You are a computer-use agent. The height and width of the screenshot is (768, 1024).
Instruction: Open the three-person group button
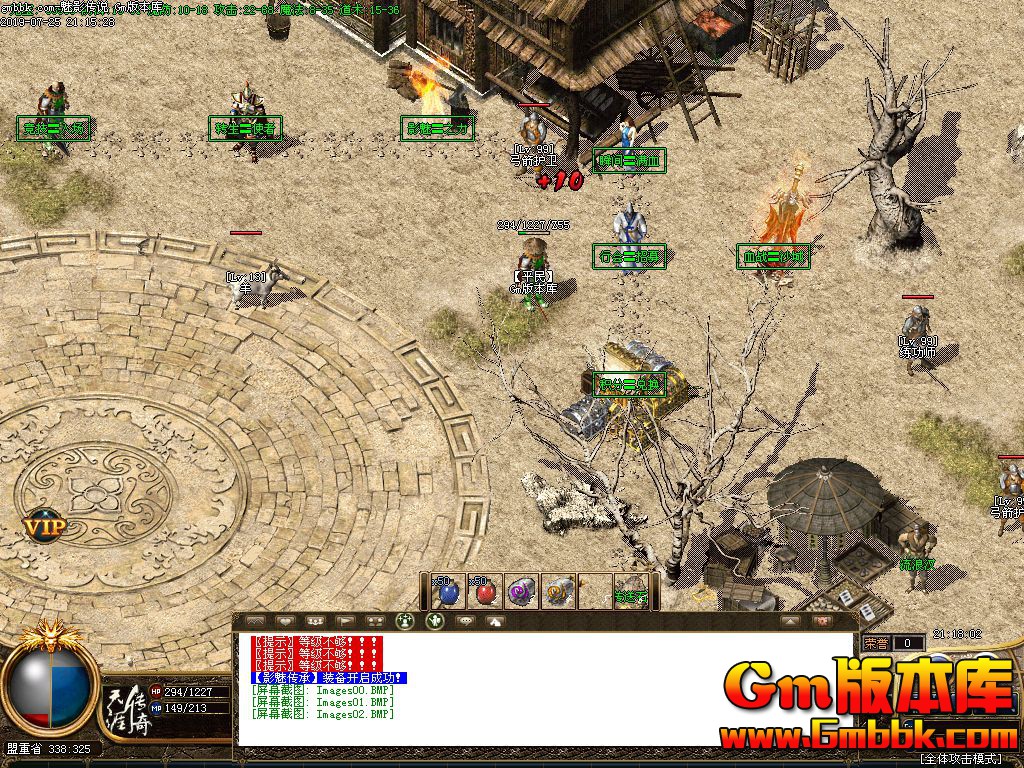[x=315, y=621]
